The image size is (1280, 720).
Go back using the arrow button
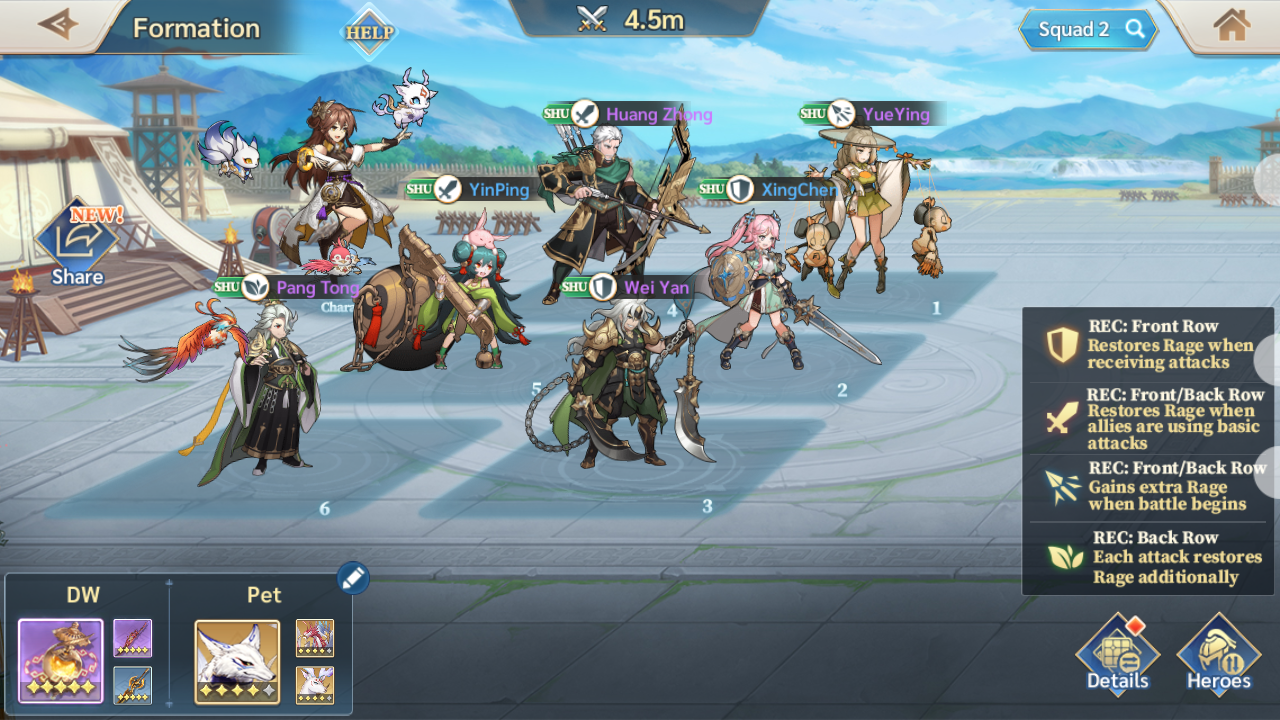coord(57,25)
